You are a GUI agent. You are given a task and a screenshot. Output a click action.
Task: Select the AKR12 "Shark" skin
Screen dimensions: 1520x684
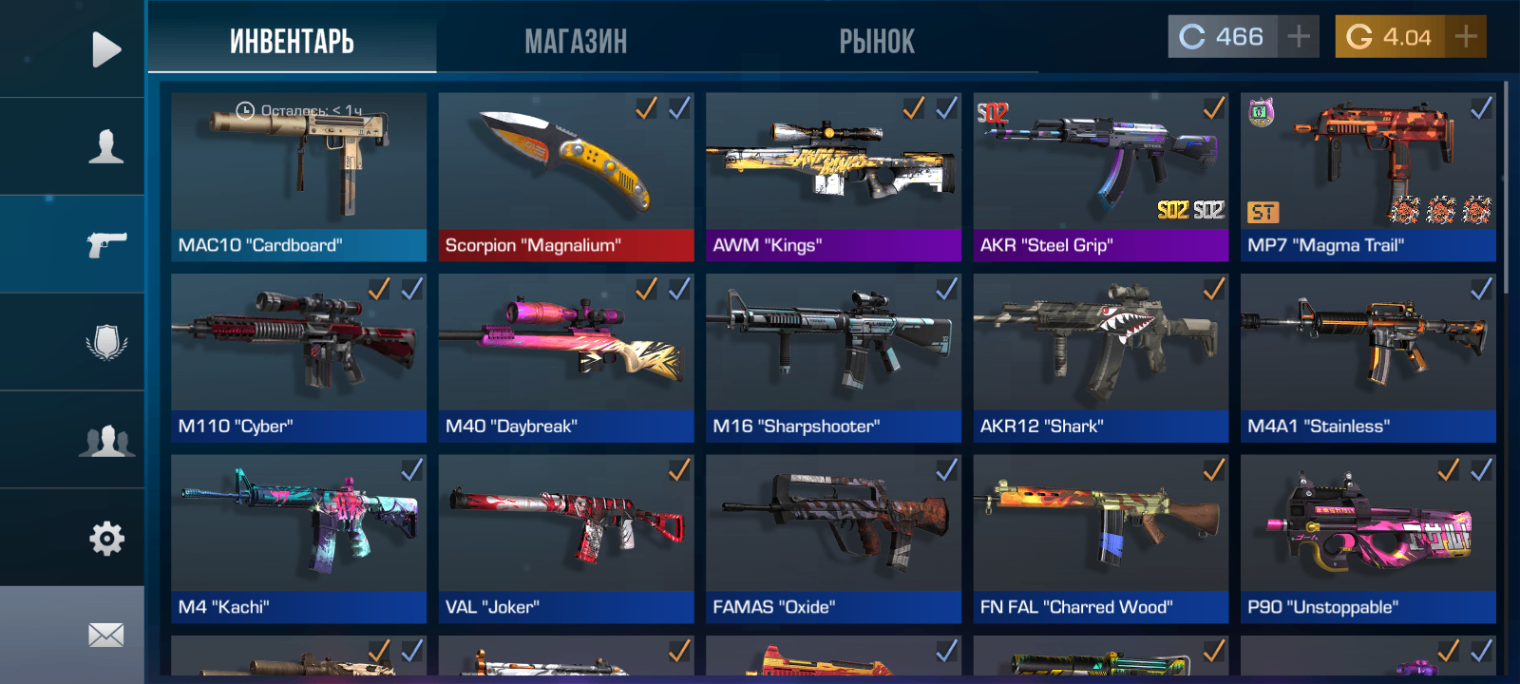pos(1100,358)
